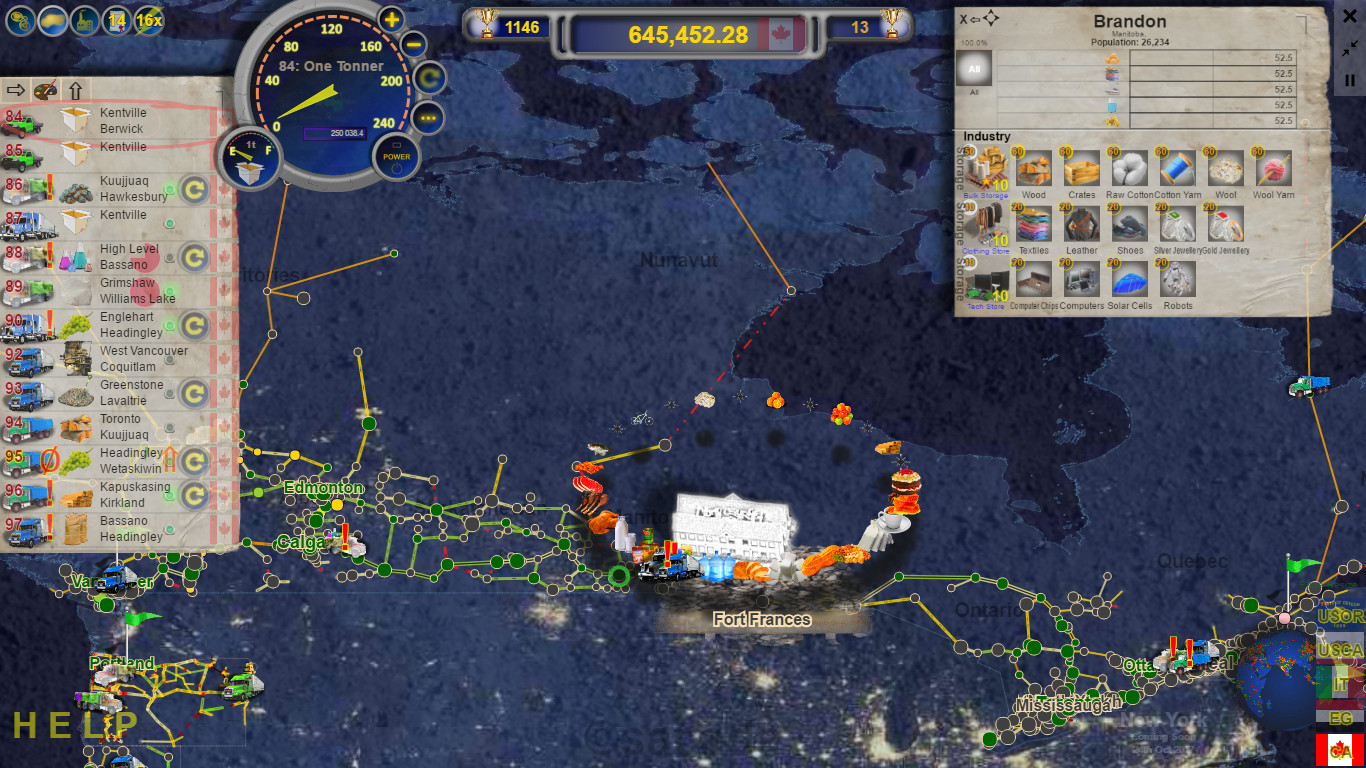Select the Wool Yarn icon in the Industry panel
Screen dimensions: 1366x768
point(1273,170)
